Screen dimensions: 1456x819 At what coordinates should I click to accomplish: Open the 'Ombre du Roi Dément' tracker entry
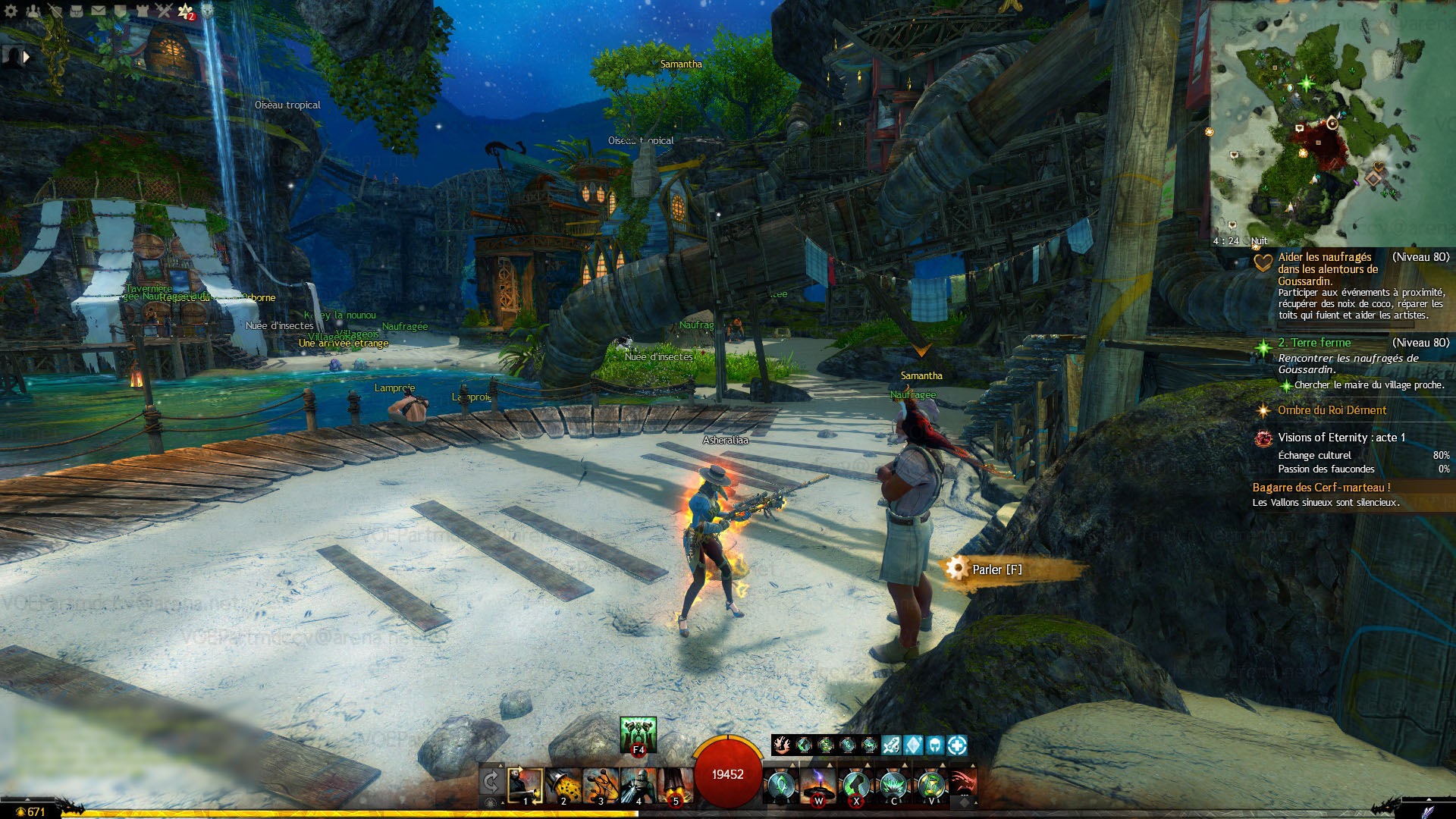(x=1332, y=410)
